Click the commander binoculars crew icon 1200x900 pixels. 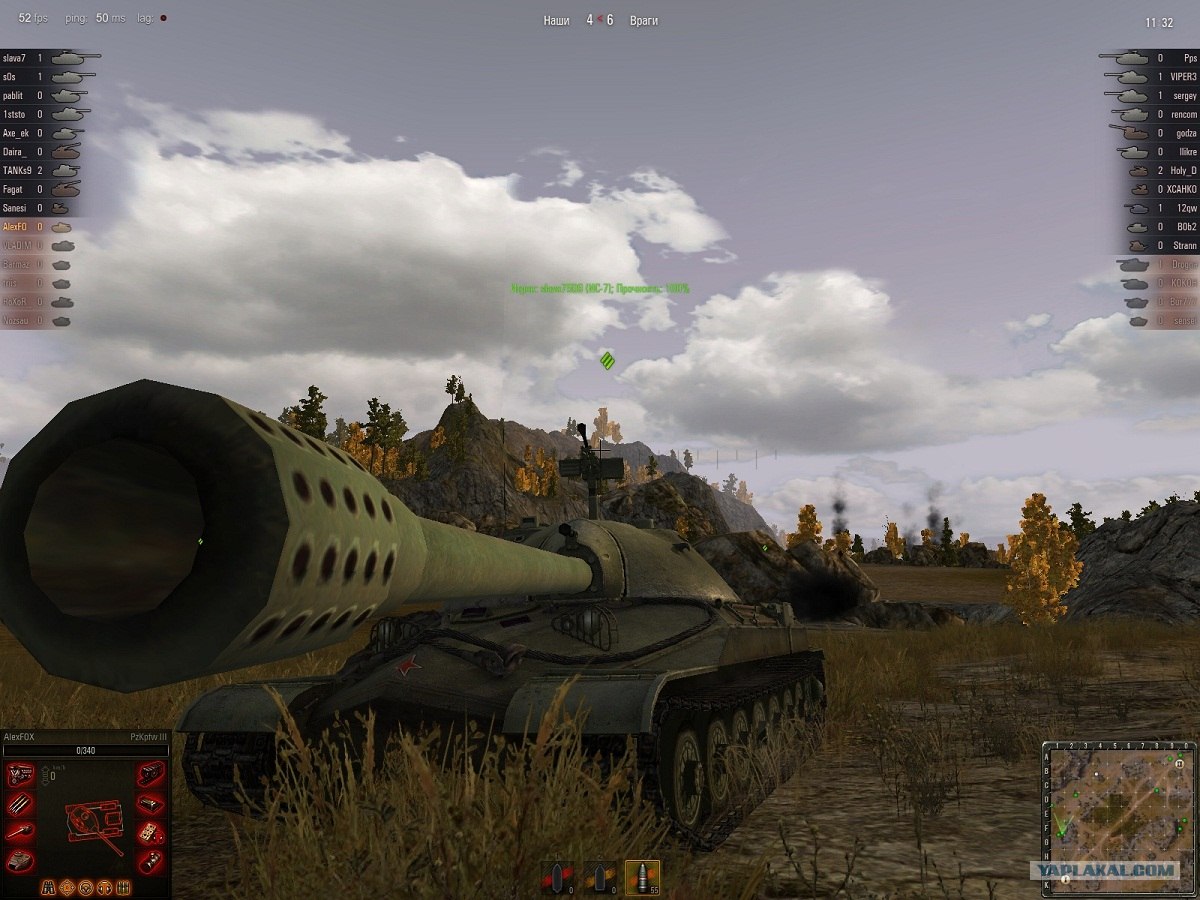coord(48,887)
